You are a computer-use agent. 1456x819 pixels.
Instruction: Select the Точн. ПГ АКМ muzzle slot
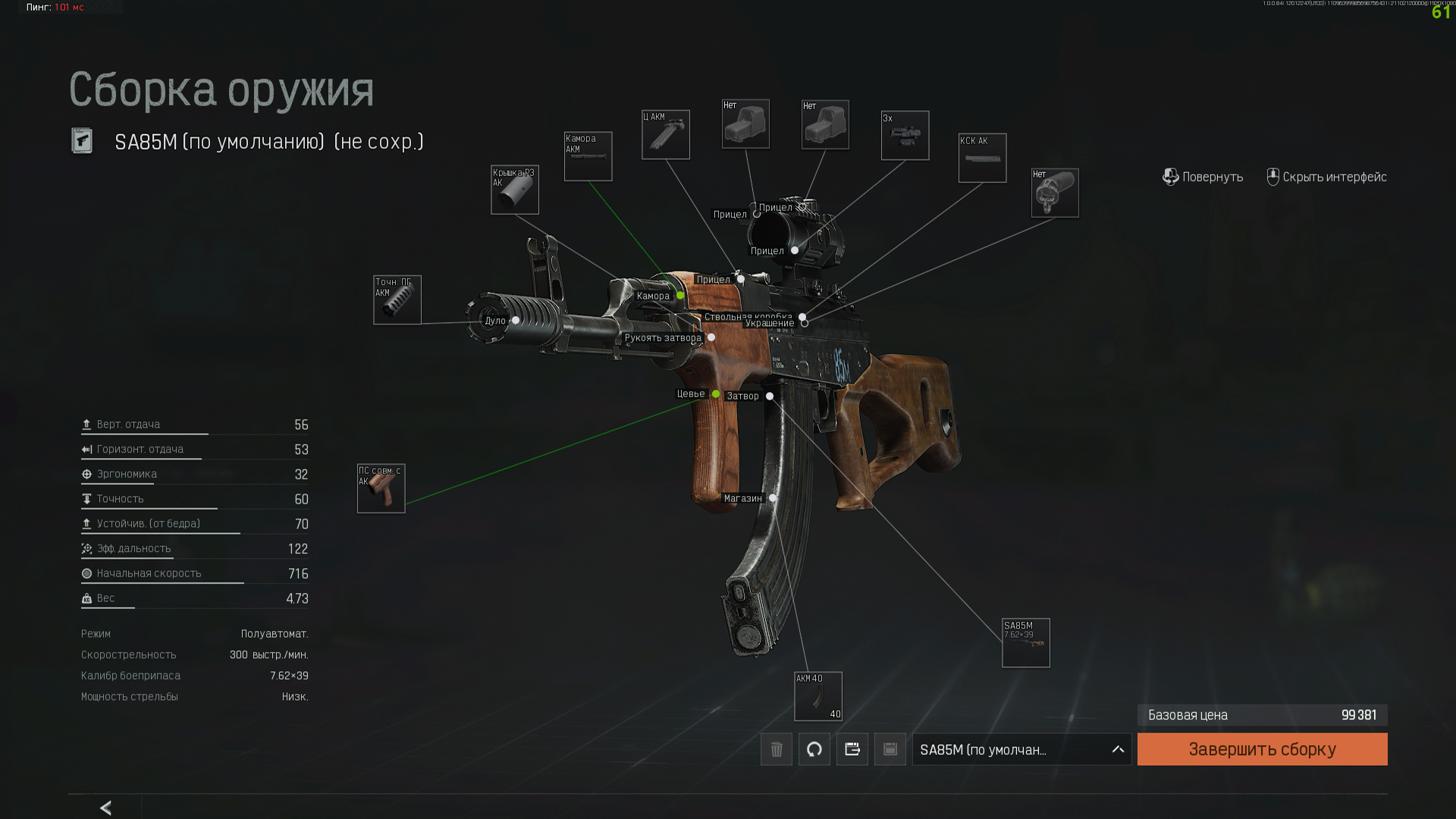tap(397, 300)
